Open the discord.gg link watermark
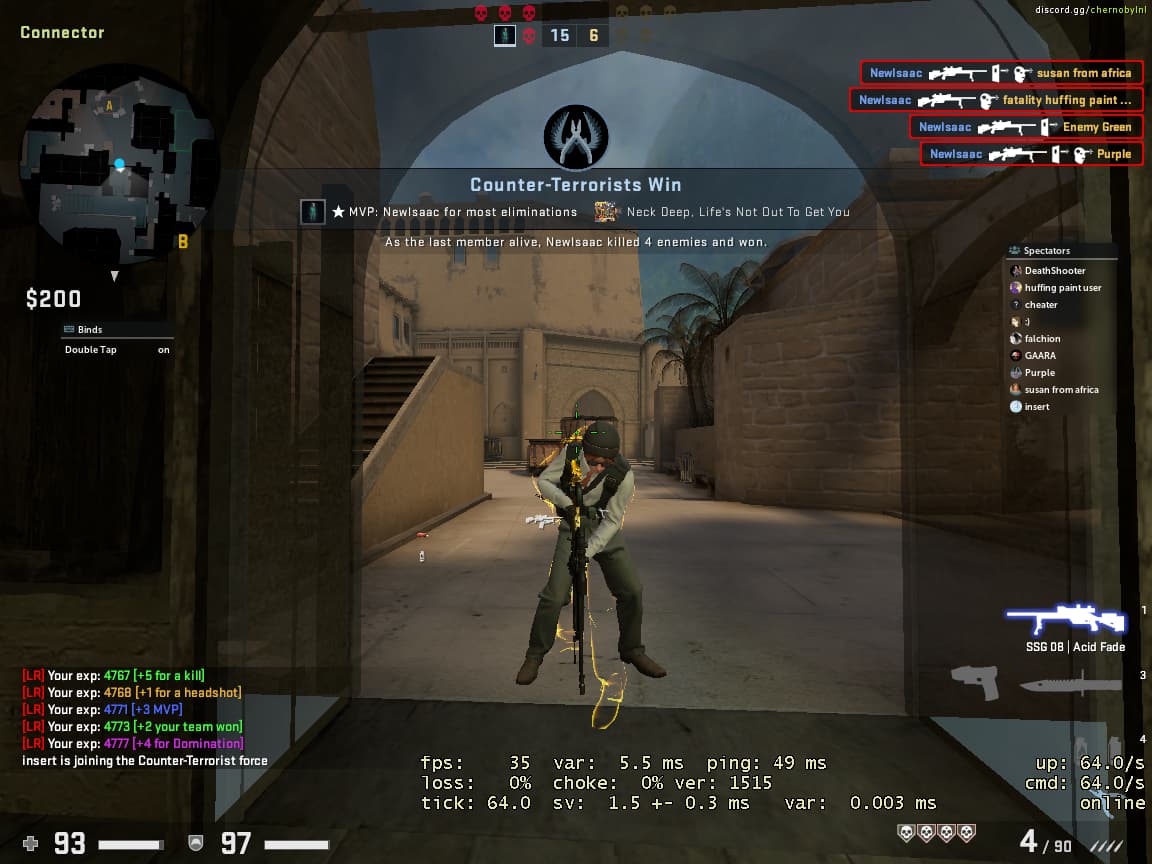This screenshot has height=864, width=1152. pos(1092,10)
